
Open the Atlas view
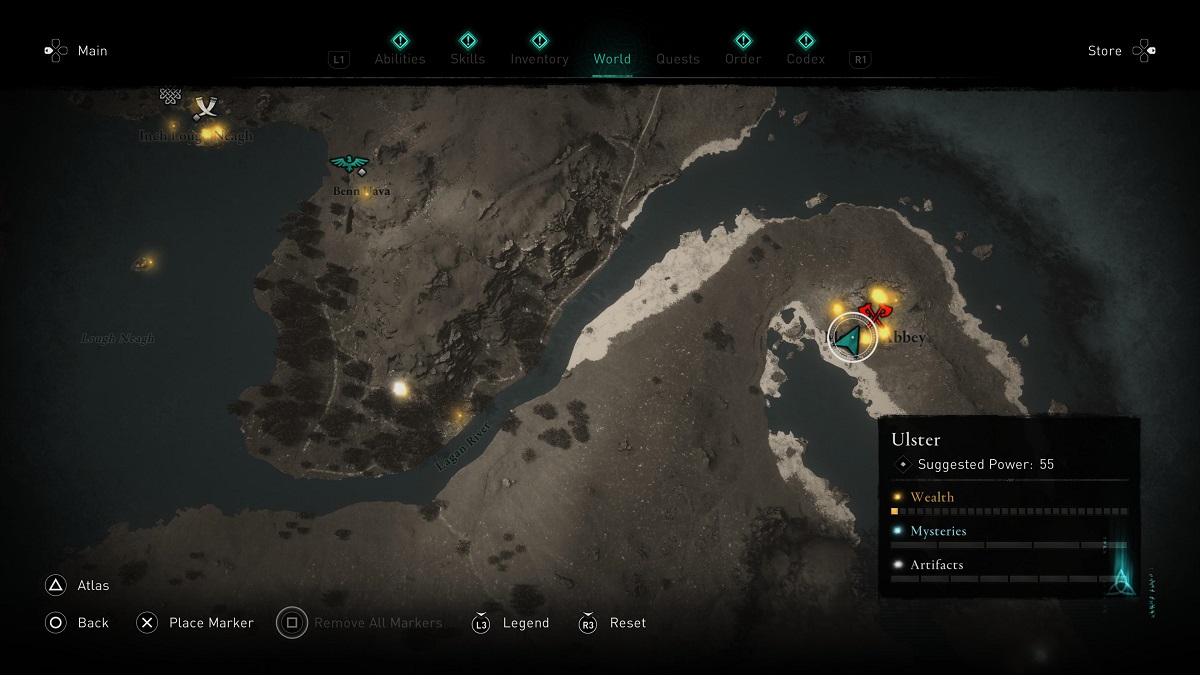tap(93, 585)
